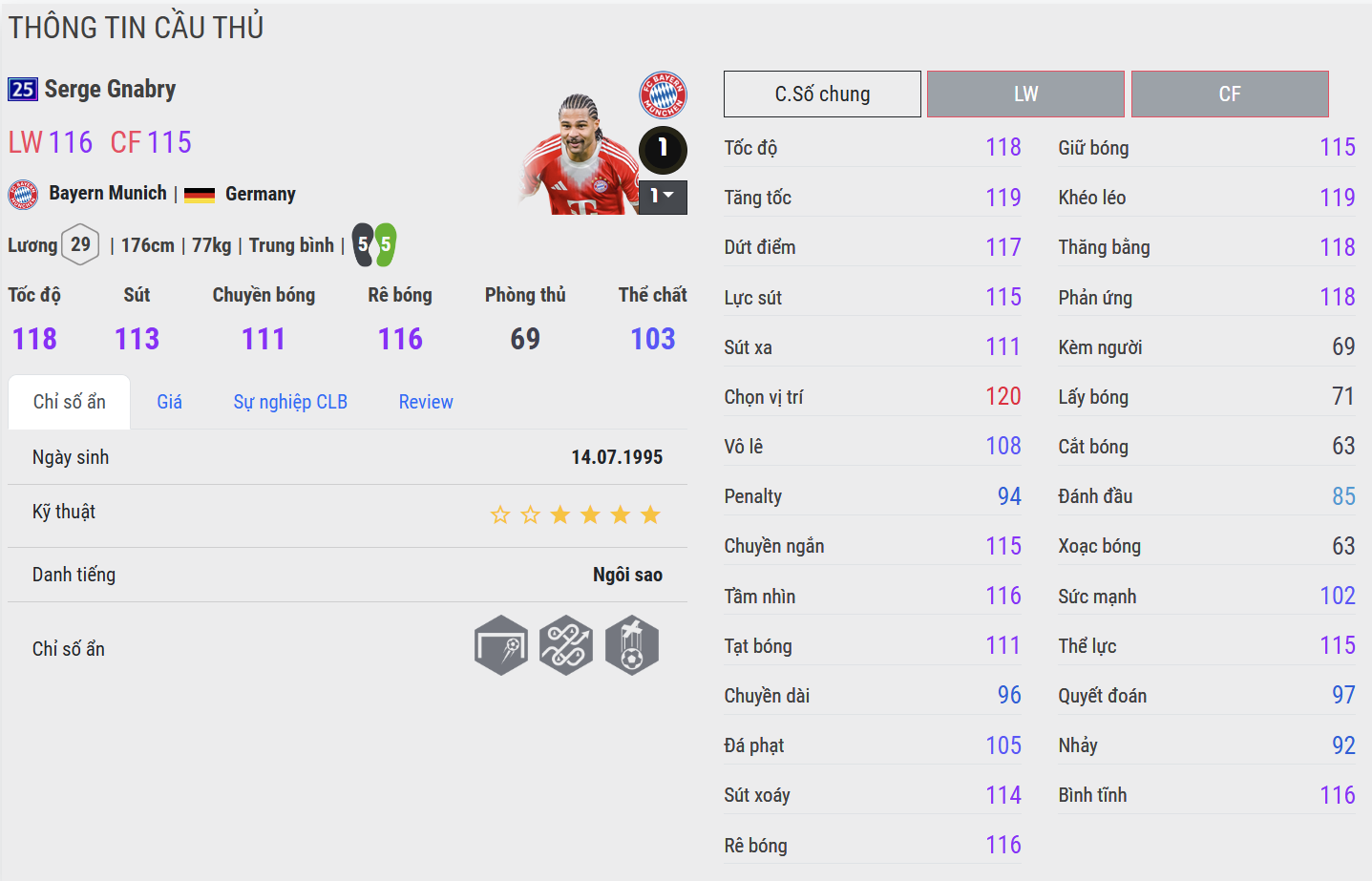Viewport: 1372px width, 881px height.
Task: Click the 25 season badge icon
Action: [23, 90]
